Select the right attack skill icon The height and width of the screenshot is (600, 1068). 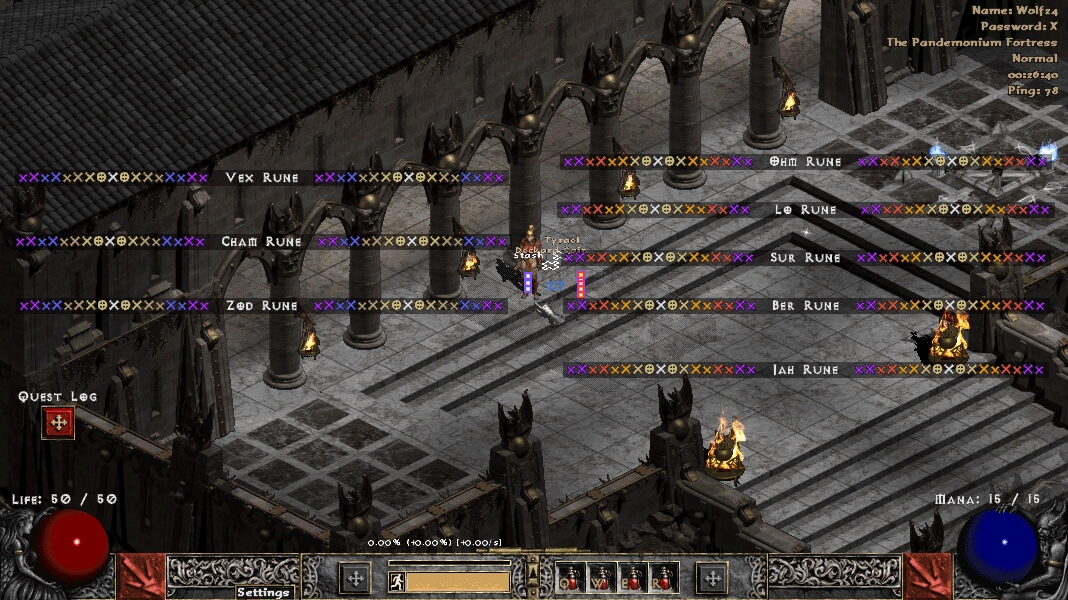pos(927,577)
